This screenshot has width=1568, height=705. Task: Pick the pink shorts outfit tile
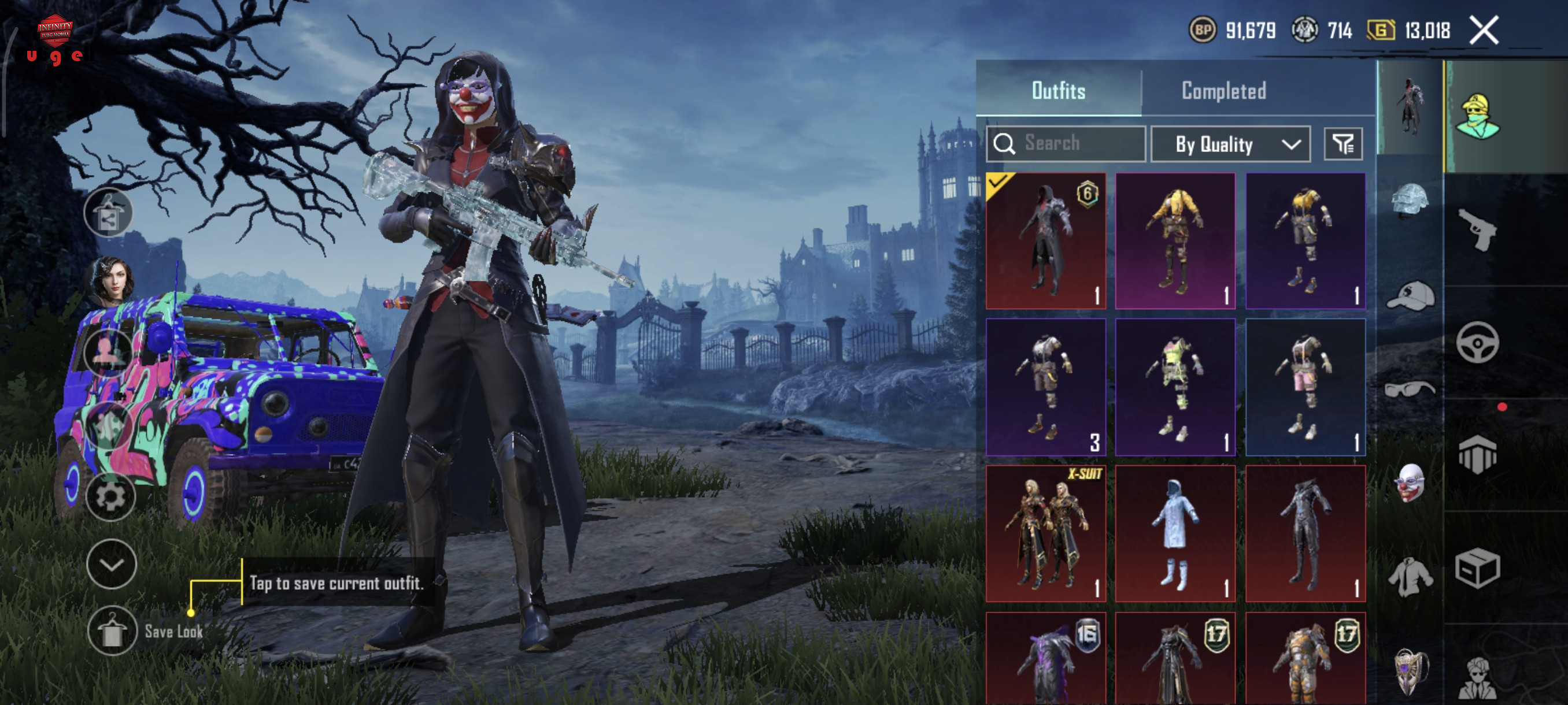1305,387
